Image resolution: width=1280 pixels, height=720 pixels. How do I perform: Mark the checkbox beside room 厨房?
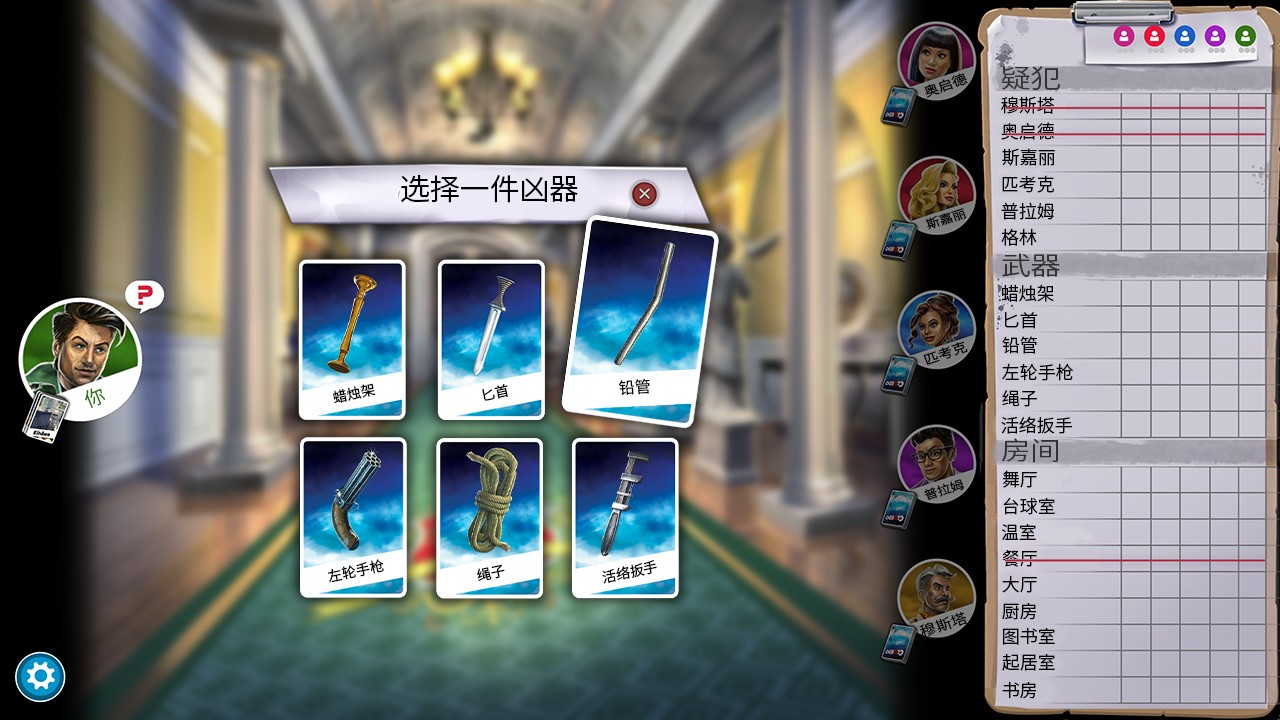click(1137, 610)
